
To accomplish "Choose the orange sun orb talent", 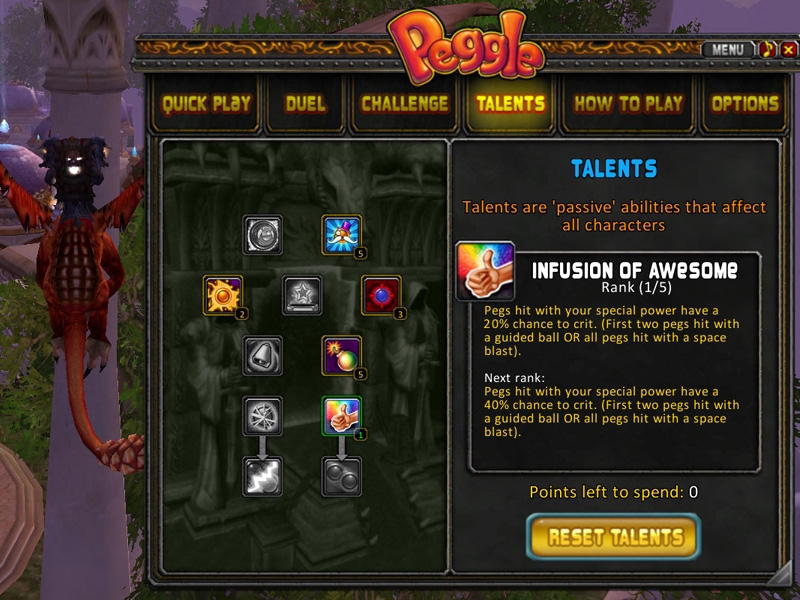I will [x=222, y=295].
